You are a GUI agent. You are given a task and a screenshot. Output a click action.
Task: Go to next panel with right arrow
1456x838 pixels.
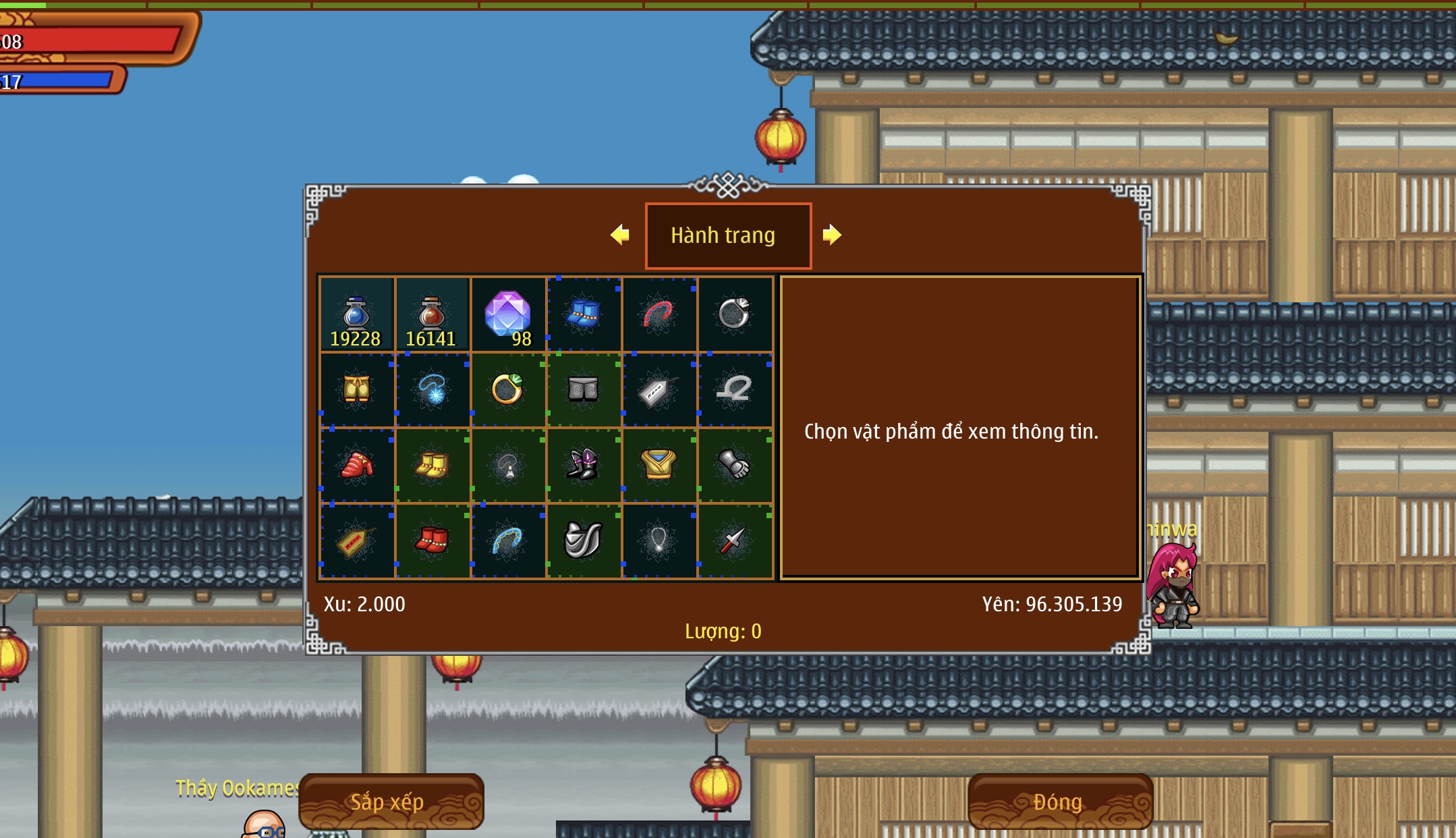(832, 235)
